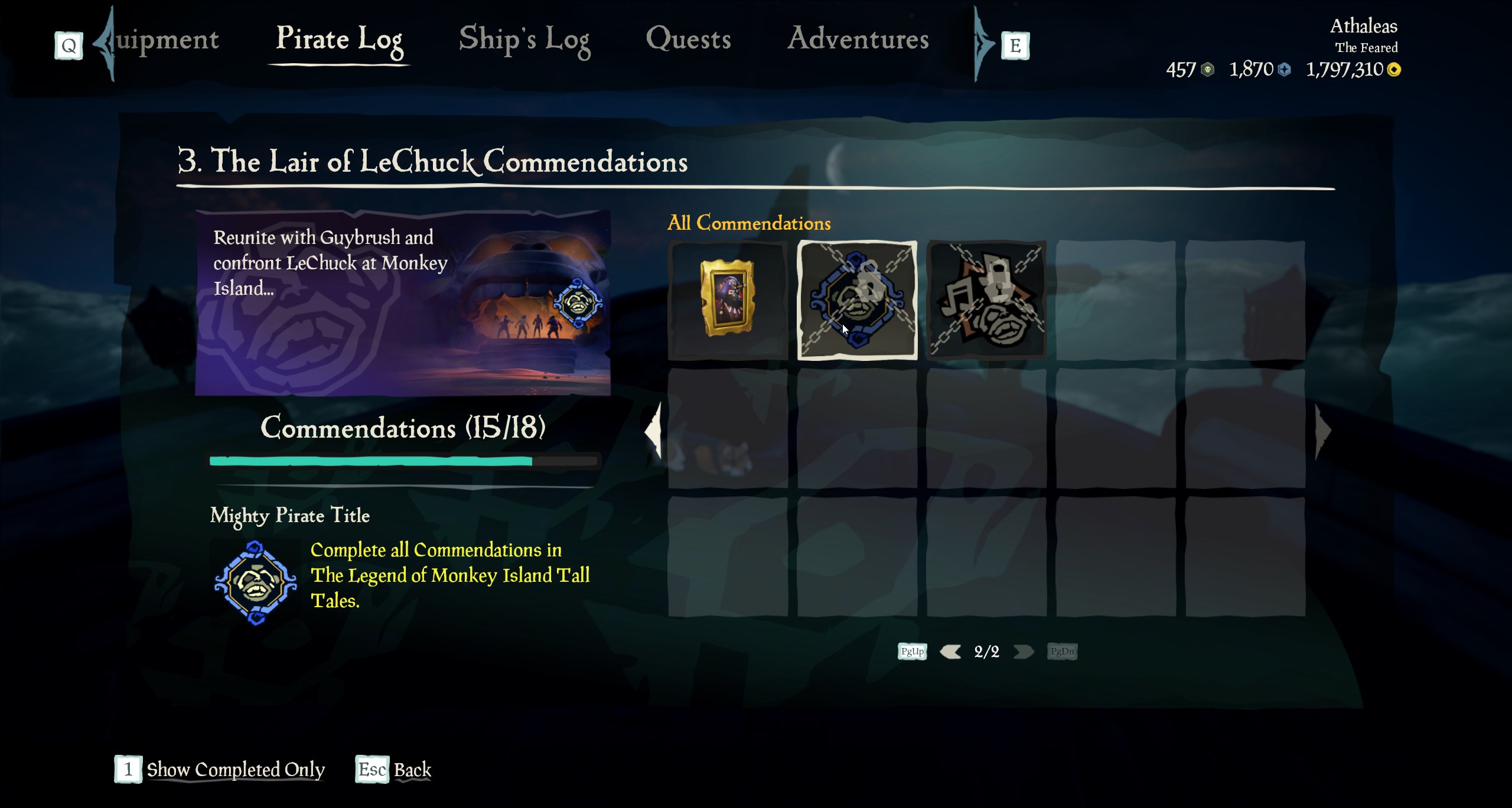Open the Quests tab
Viewport: 1512px width, 808px height.
688,40
